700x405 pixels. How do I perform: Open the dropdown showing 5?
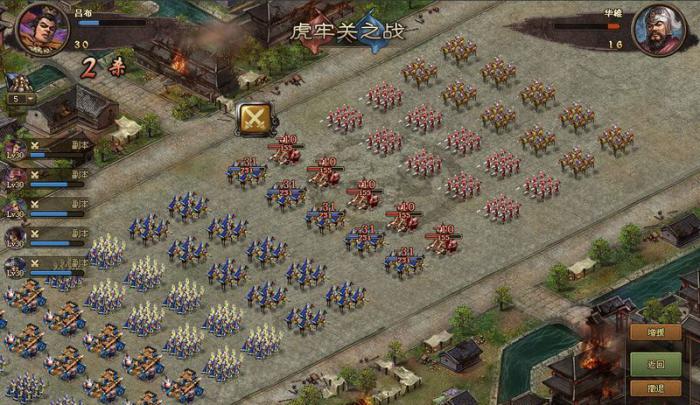[x=20, y=99]
